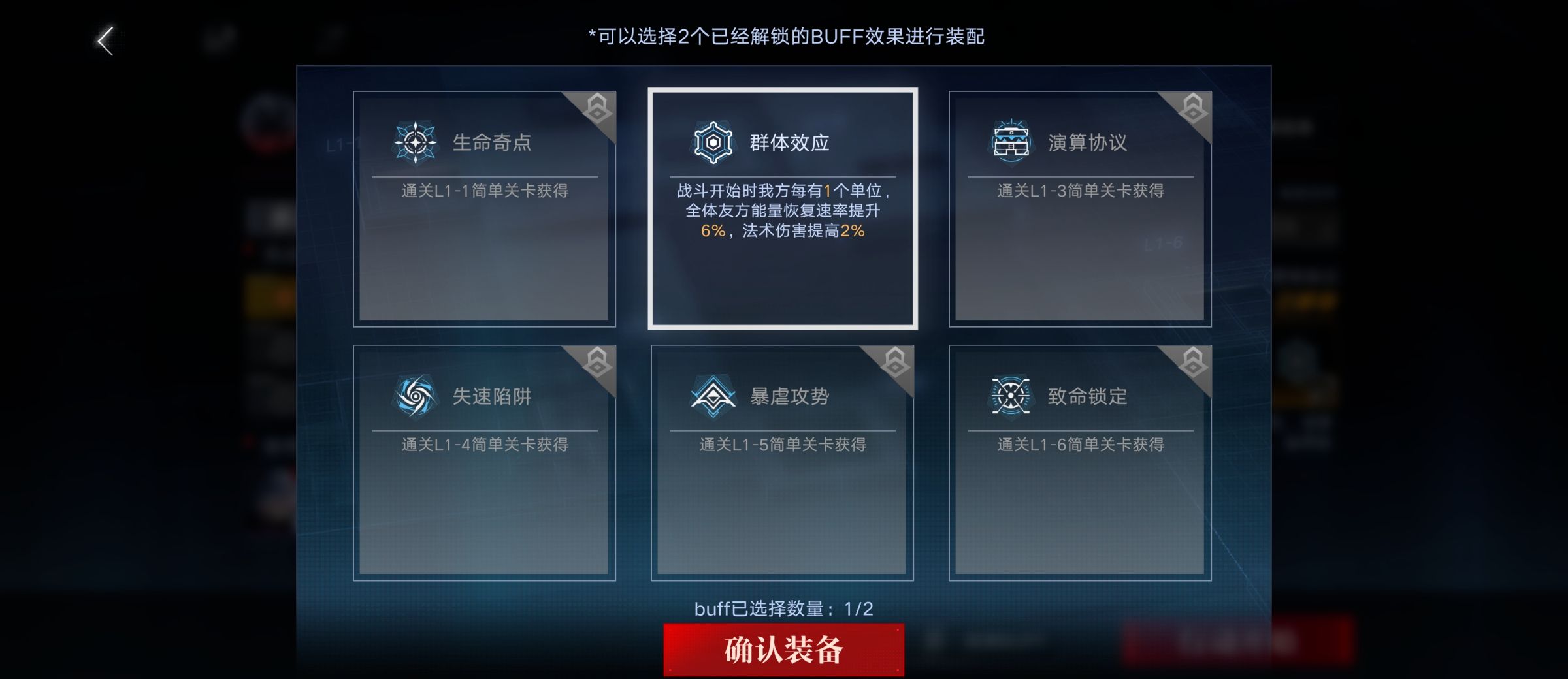Tap the back arrow at top left

coord(105,41)
